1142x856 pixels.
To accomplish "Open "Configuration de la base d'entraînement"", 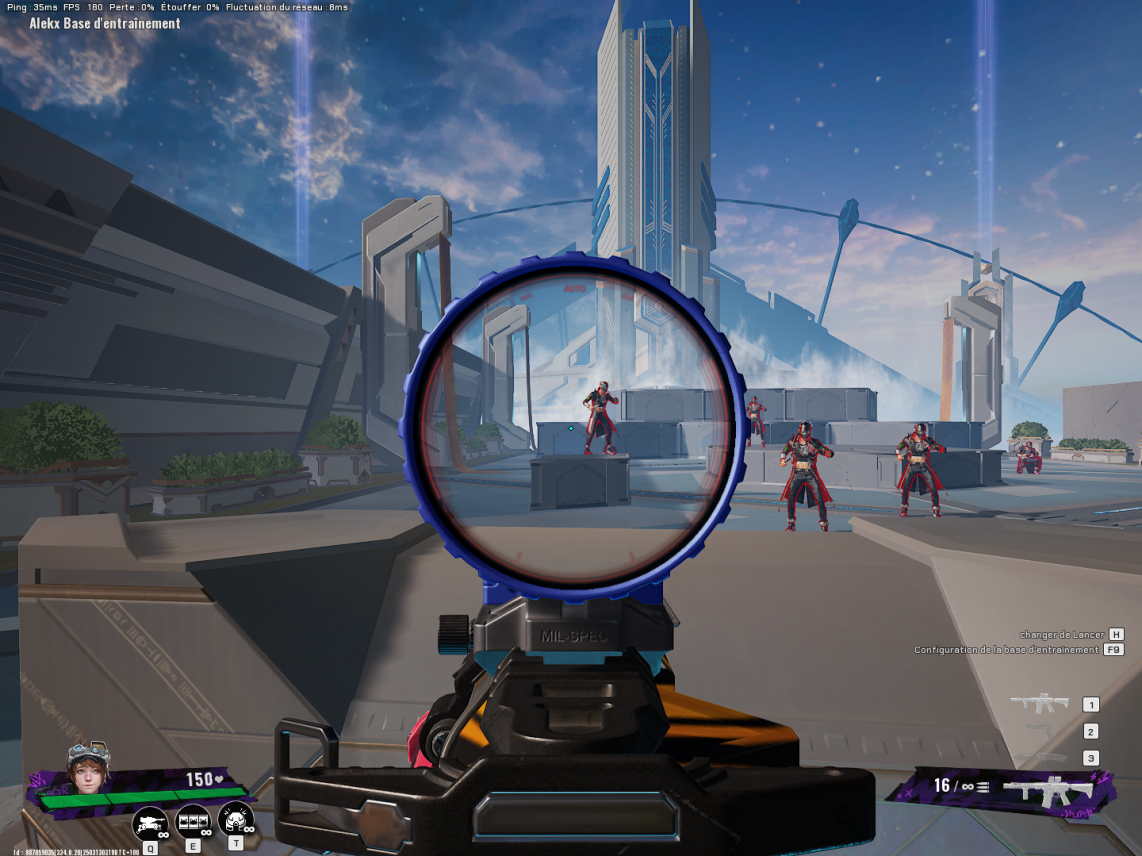I will tap(1006, 650).
